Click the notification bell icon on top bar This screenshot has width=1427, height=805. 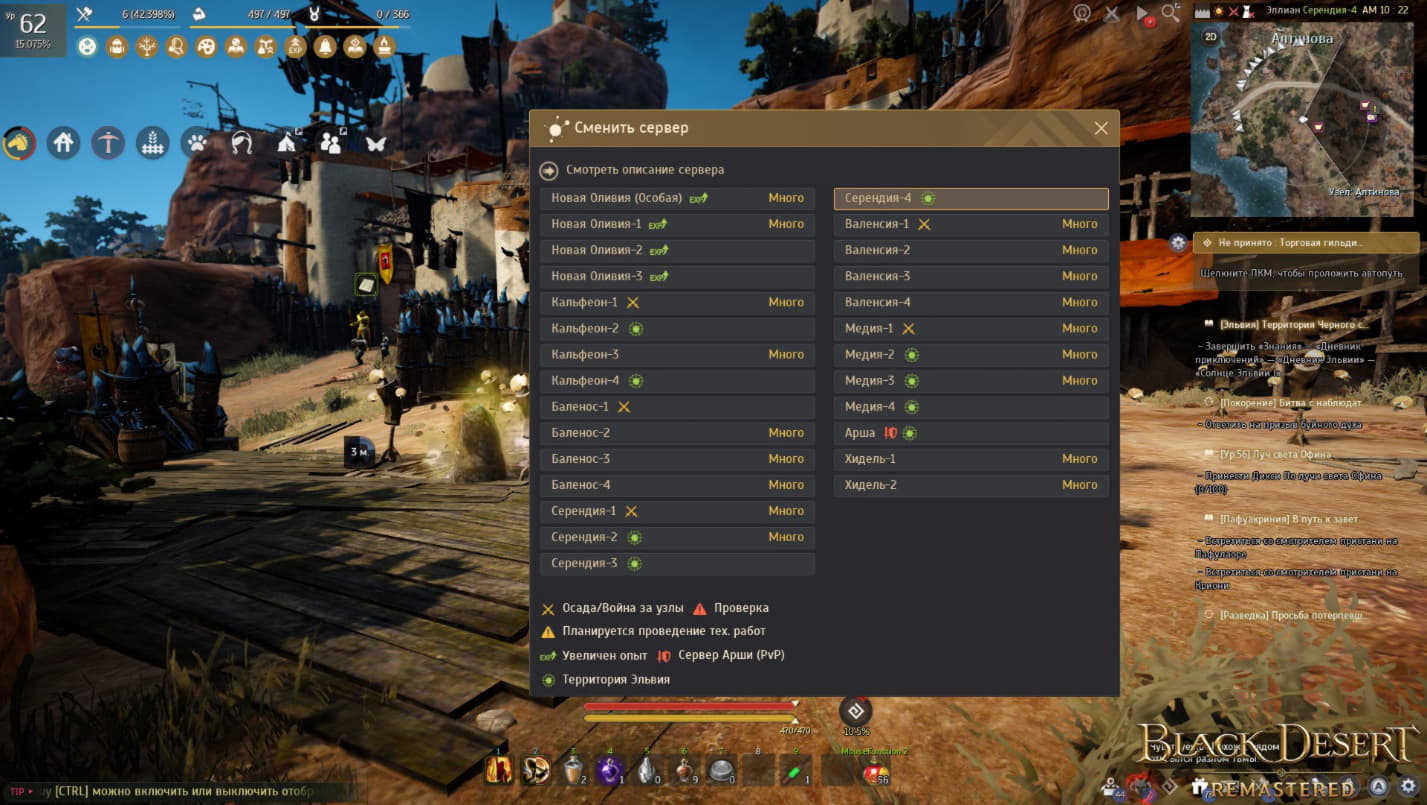pos(326,46)
